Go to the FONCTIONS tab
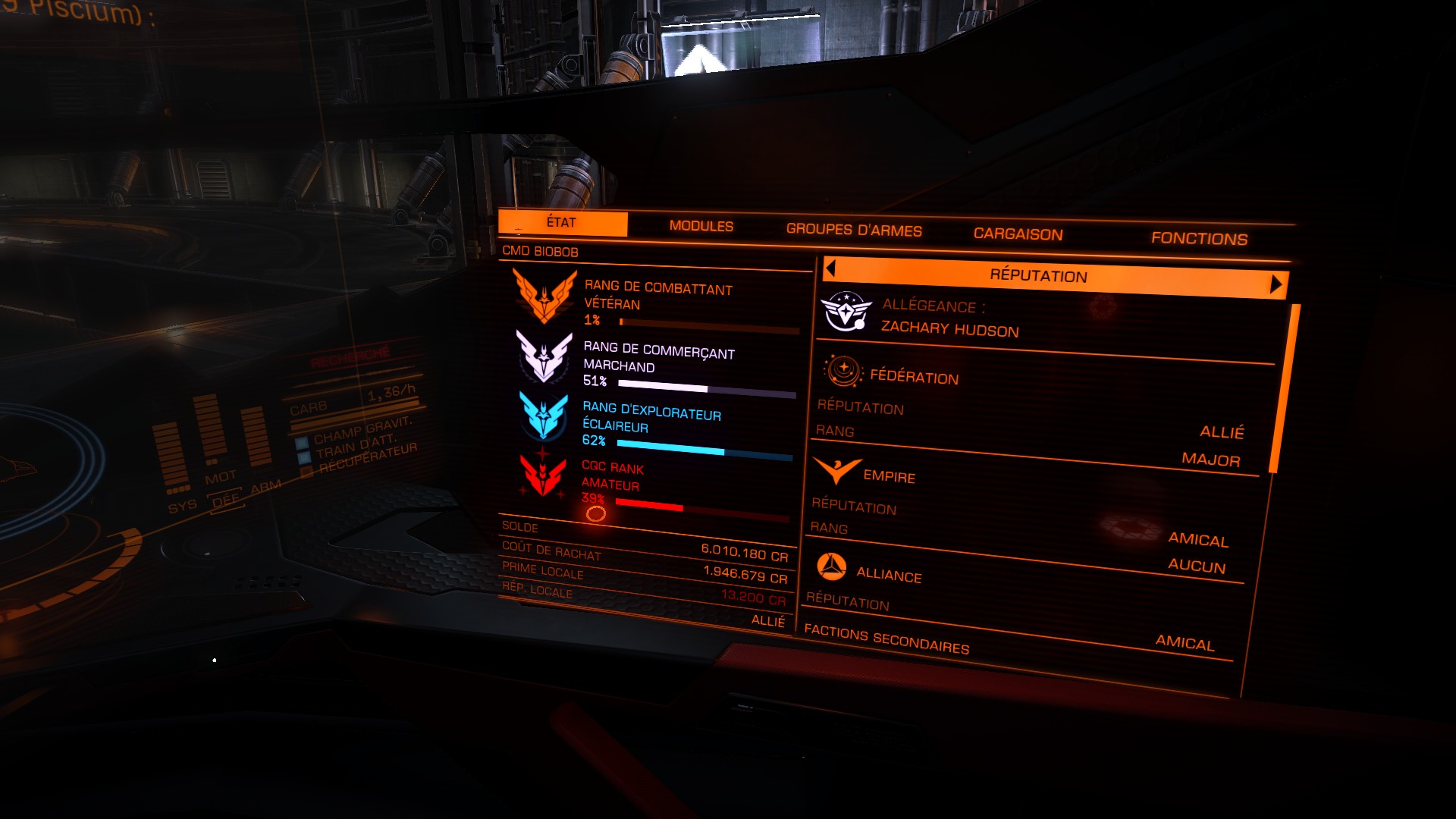The image size is (1456, 819). point(1199,239)
